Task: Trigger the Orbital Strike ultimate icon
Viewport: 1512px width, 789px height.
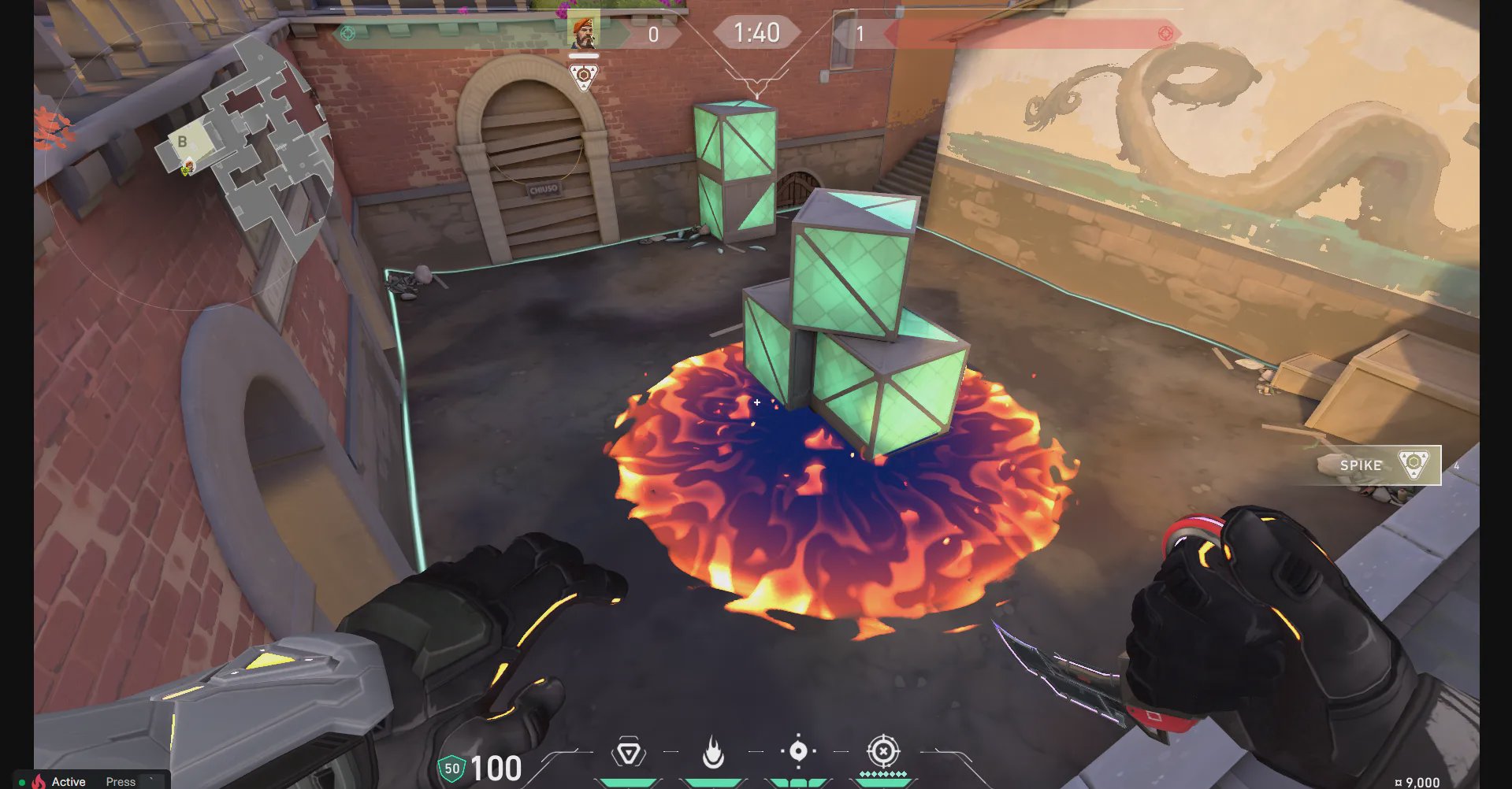Action: click(883, 751)
